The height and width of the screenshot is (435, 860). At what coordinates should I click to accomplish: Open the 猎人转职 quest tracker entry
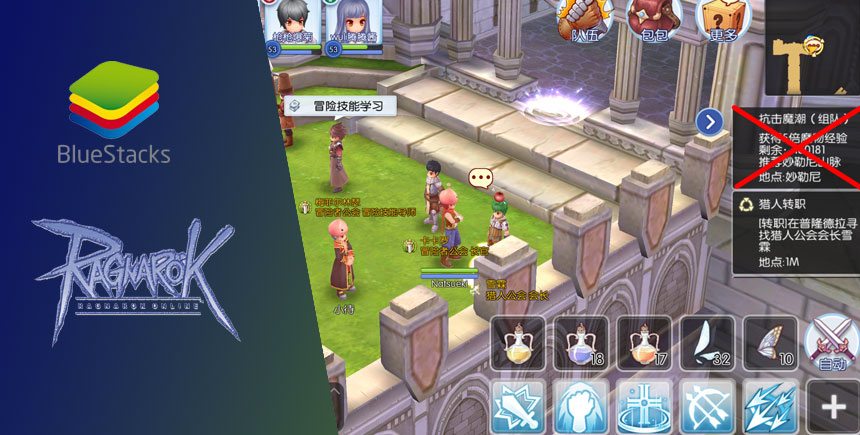click(795, 233)
